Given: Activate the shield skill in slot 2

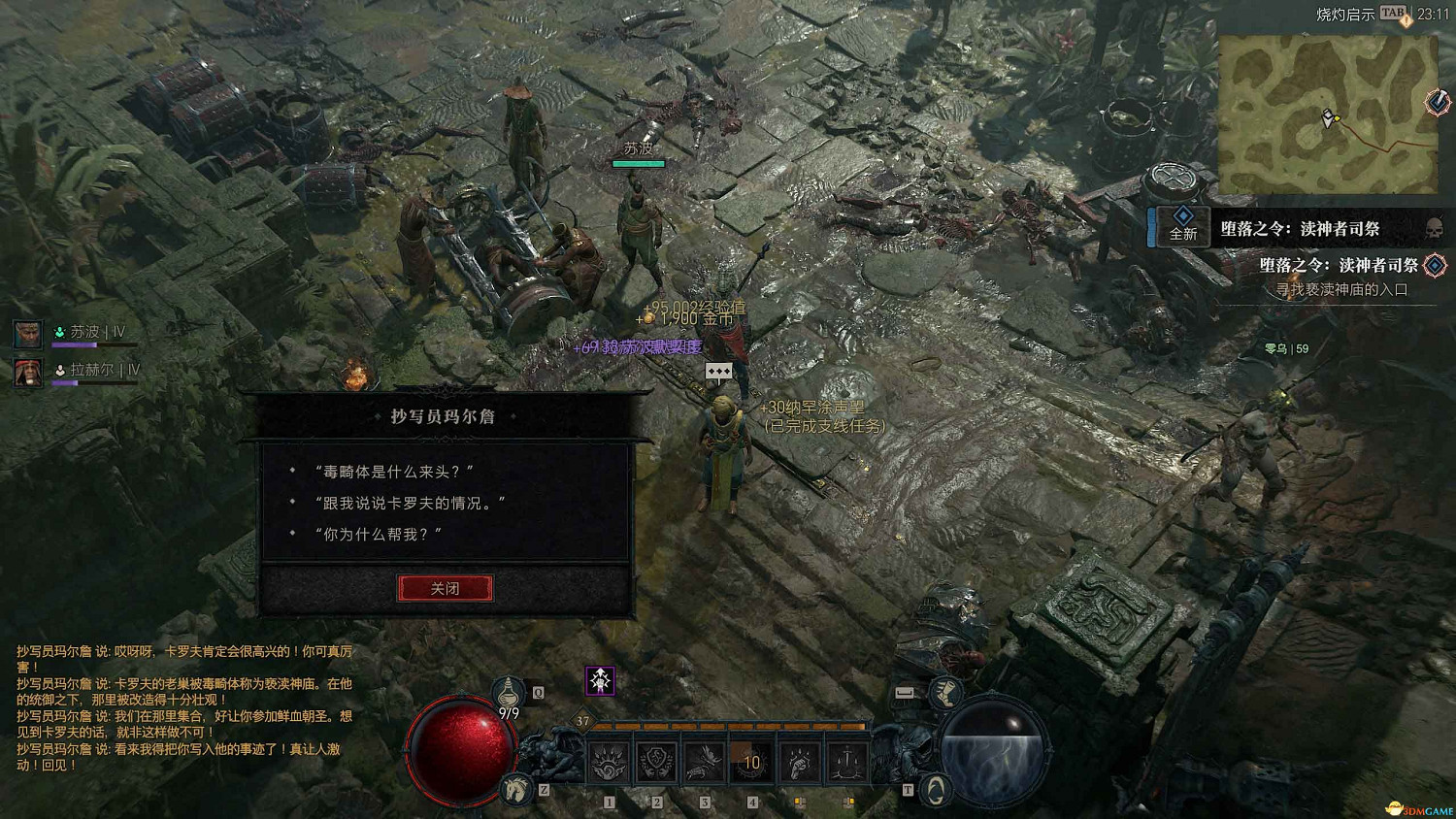Looking at the screenshot, I should pyautogui.click(x=658, y=762).
